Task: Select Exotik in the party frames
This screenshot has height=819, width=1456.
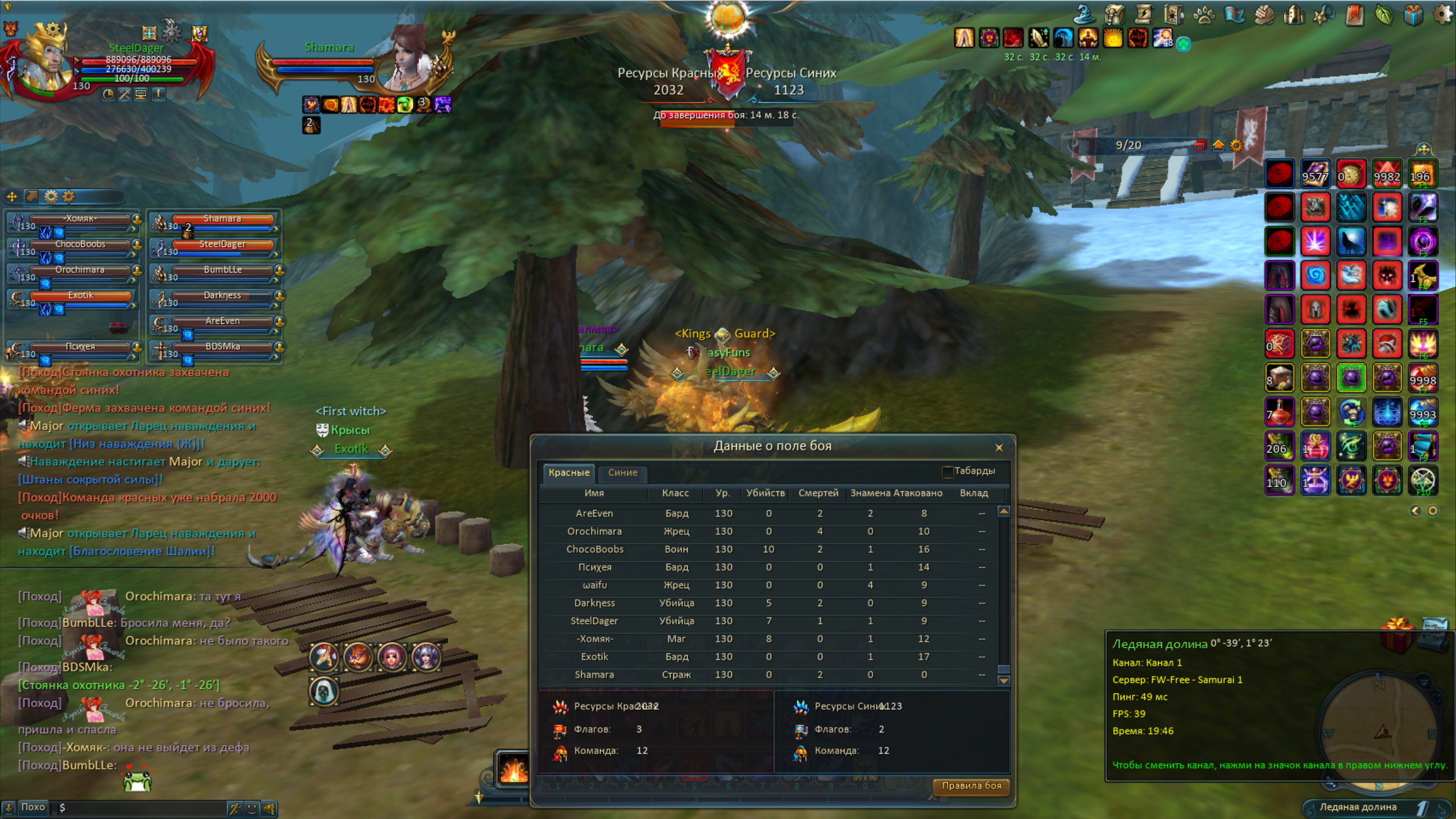Action: (x=81, y=296)
